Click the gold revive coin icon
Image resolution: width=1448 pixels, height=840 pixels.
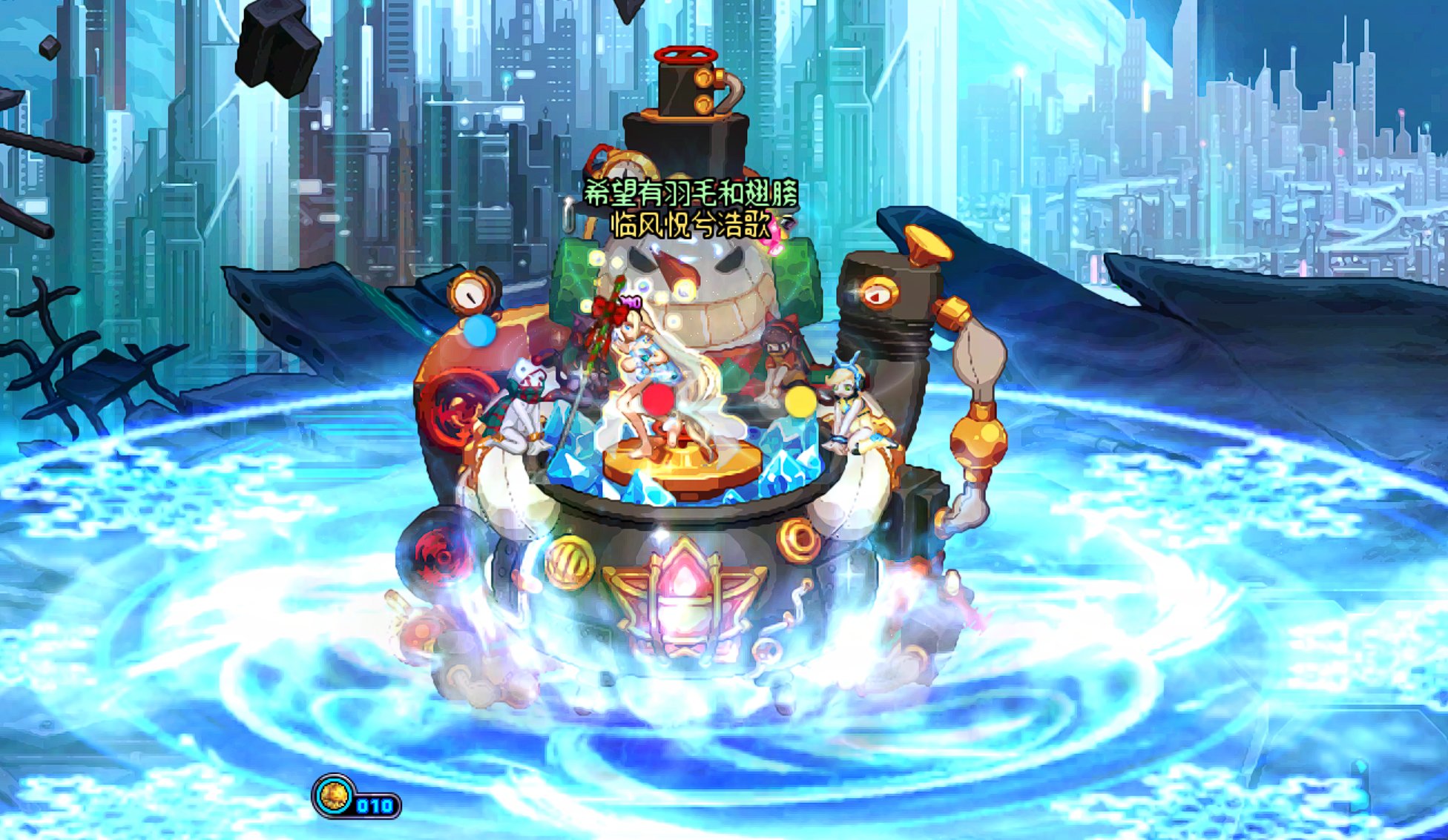[335, 797]
